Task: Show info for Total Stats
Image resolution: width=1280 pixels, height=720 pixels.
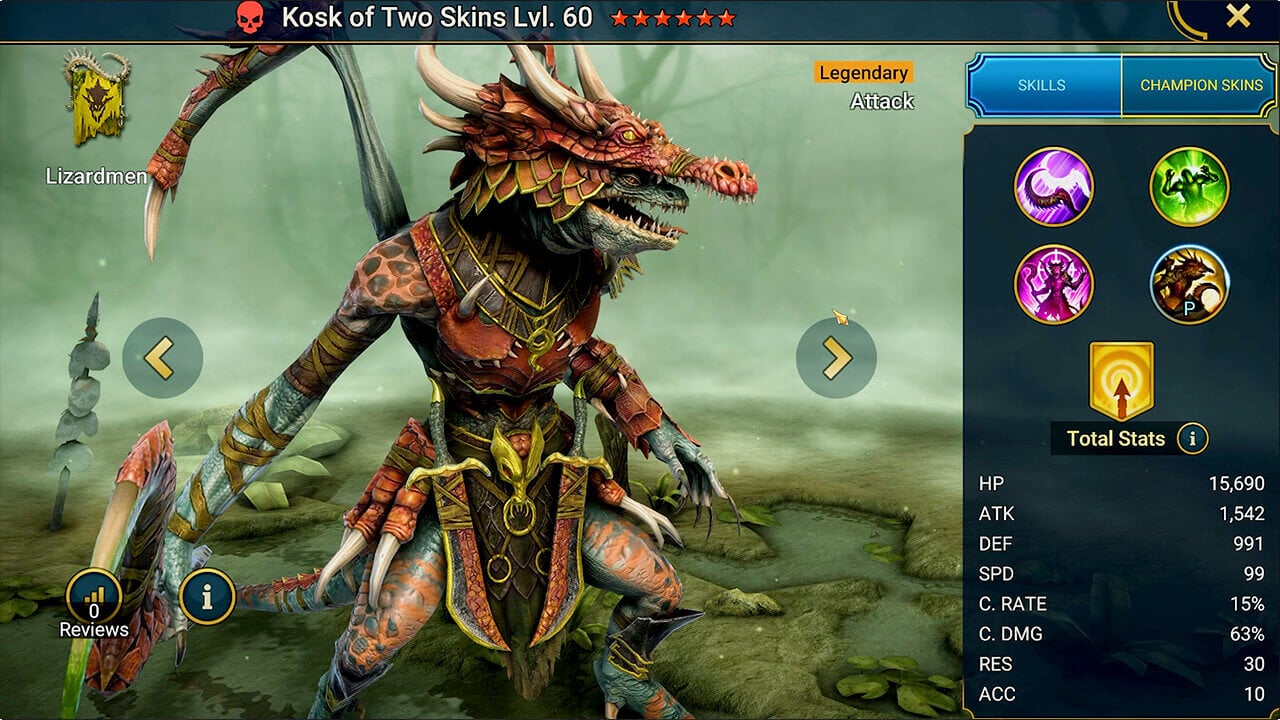Action: [x=1191, y=438]
